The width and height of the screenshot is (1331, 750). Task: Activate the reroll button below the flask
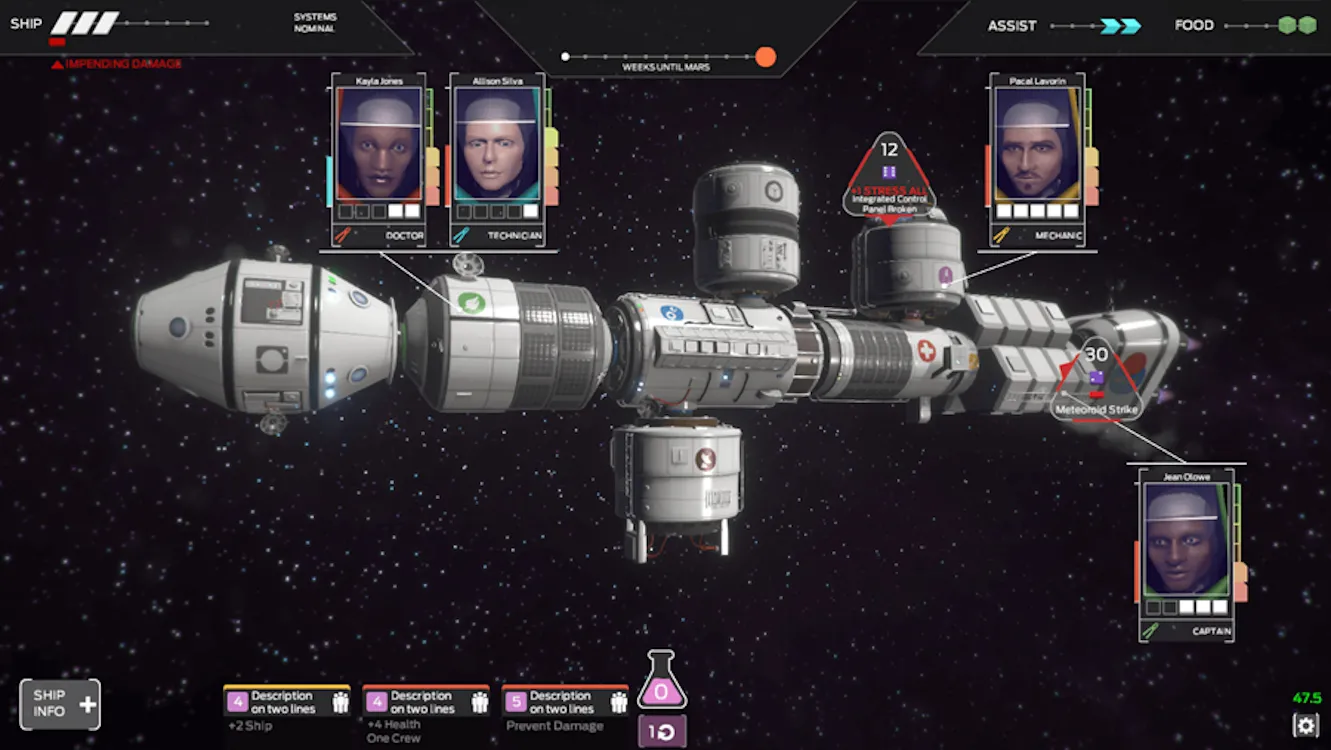coord(661,731)
